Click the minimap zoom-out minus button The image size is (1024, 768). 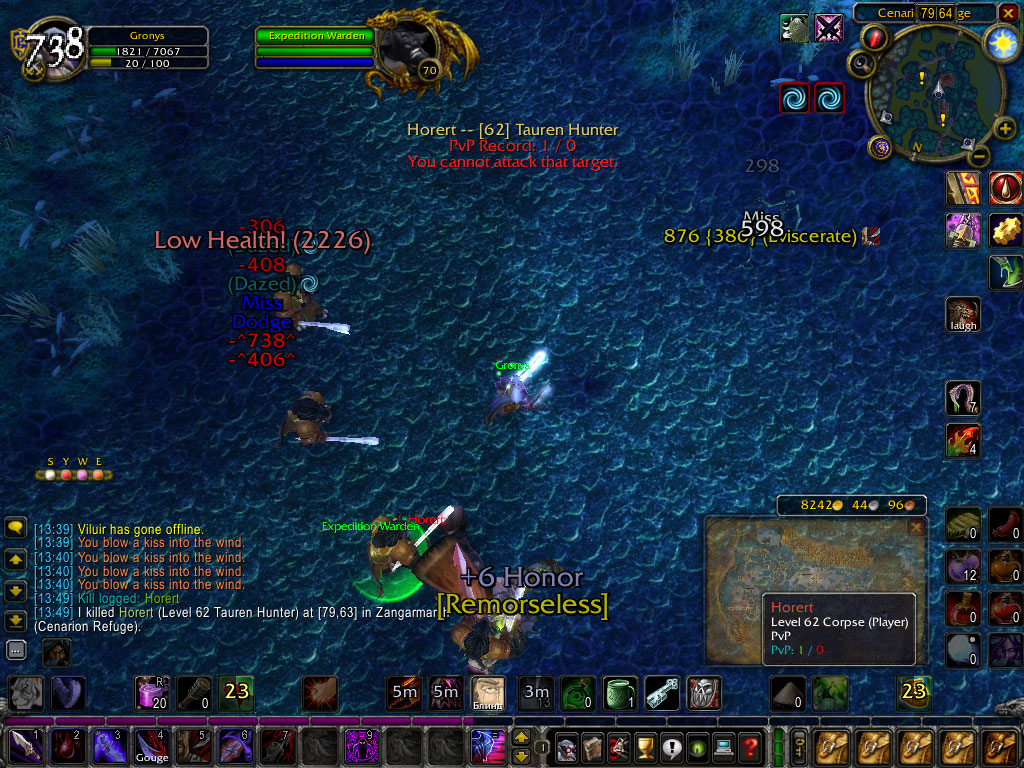point(980,156)
